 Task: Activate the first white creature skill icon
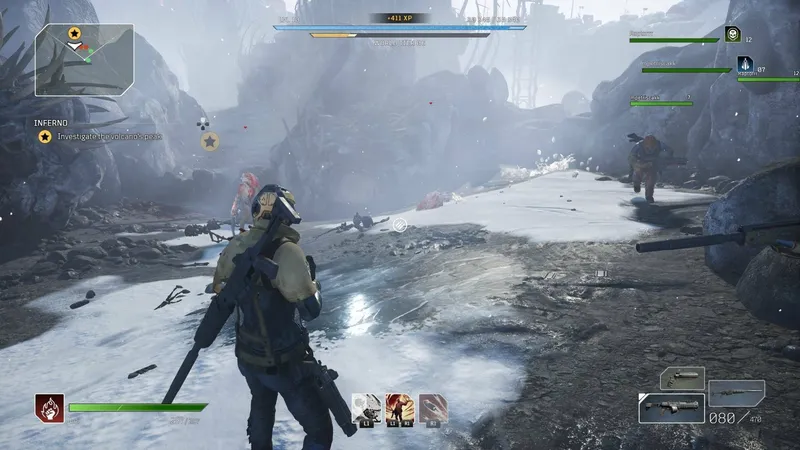pos(364,405)
